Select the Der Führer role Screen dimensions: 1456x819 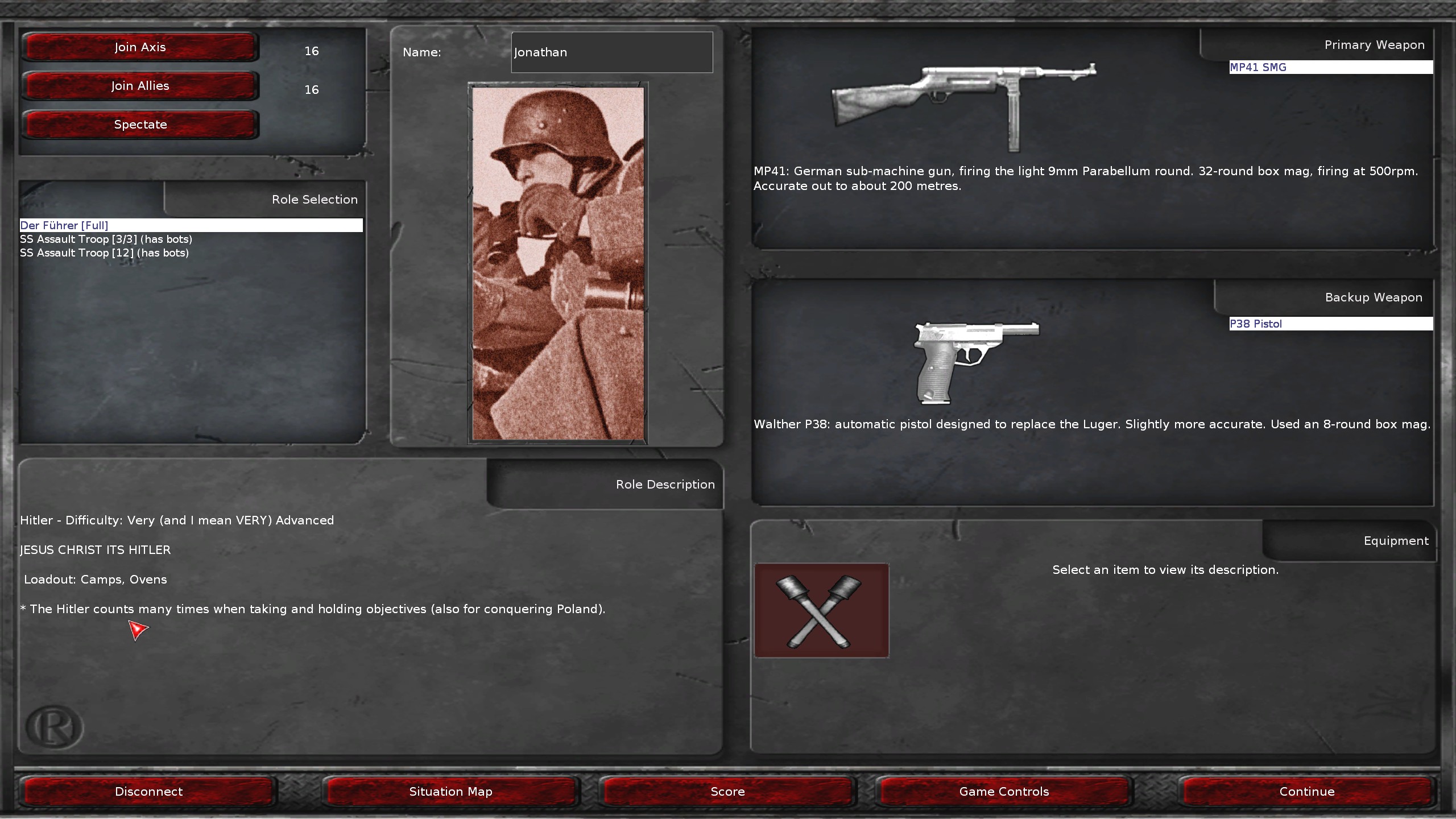coord(64,225)
